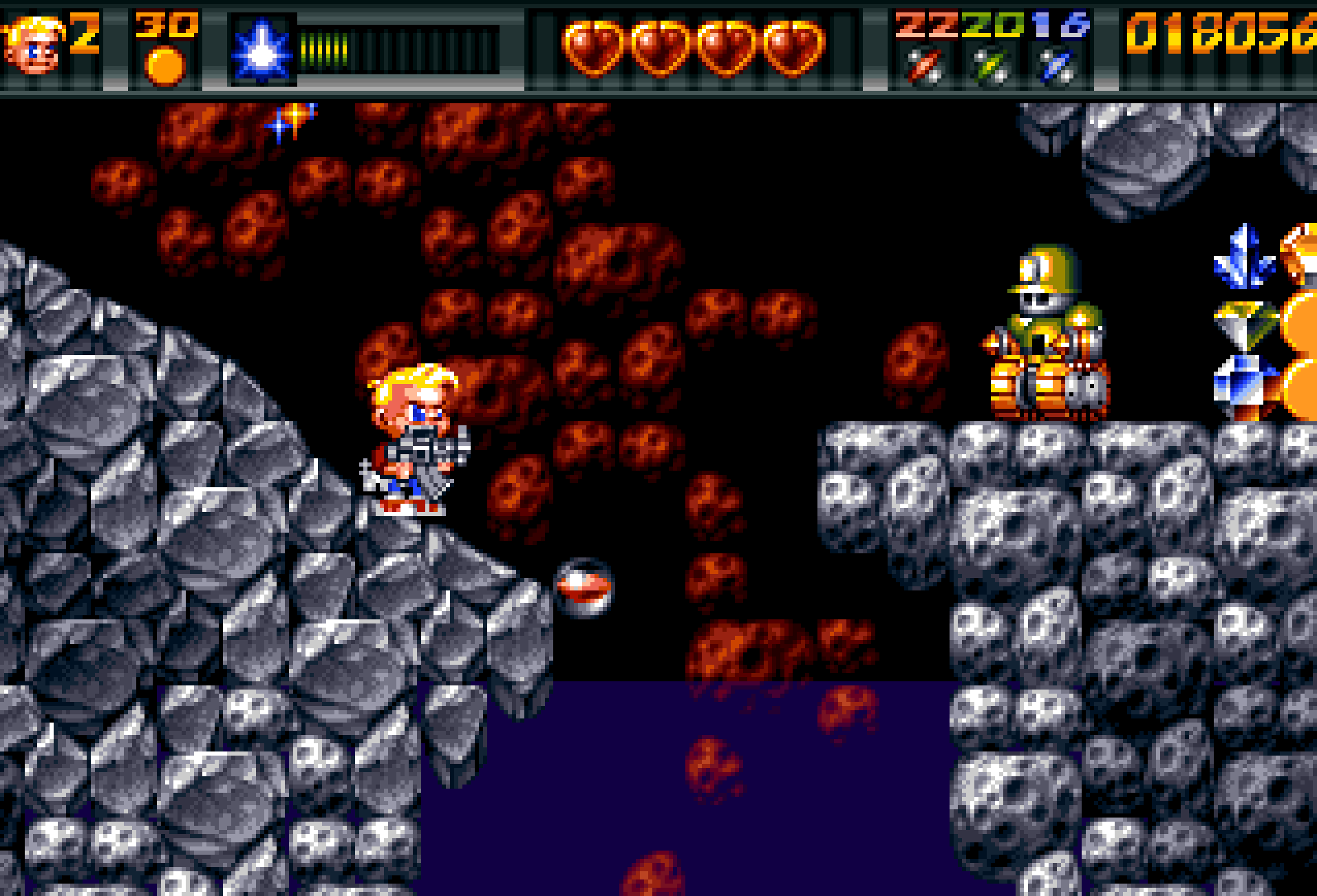This screenshot has height=896, width=1317.
Task: Activate the blue star weapon icon
Action: (x=261, y=51)
